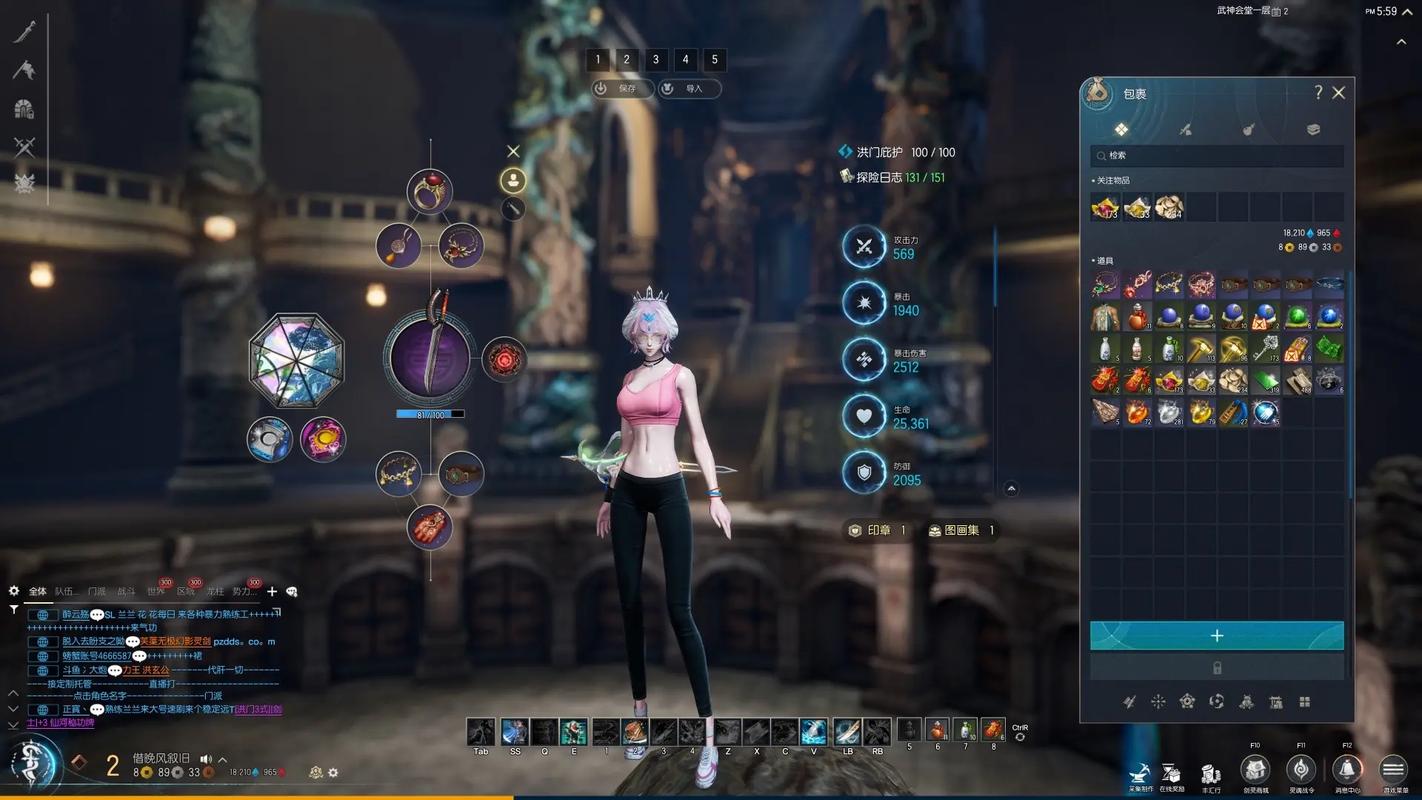This screenshot has height=800, width=1422.
Task: Open the inventory help question mark
Action: (1318, 93)
